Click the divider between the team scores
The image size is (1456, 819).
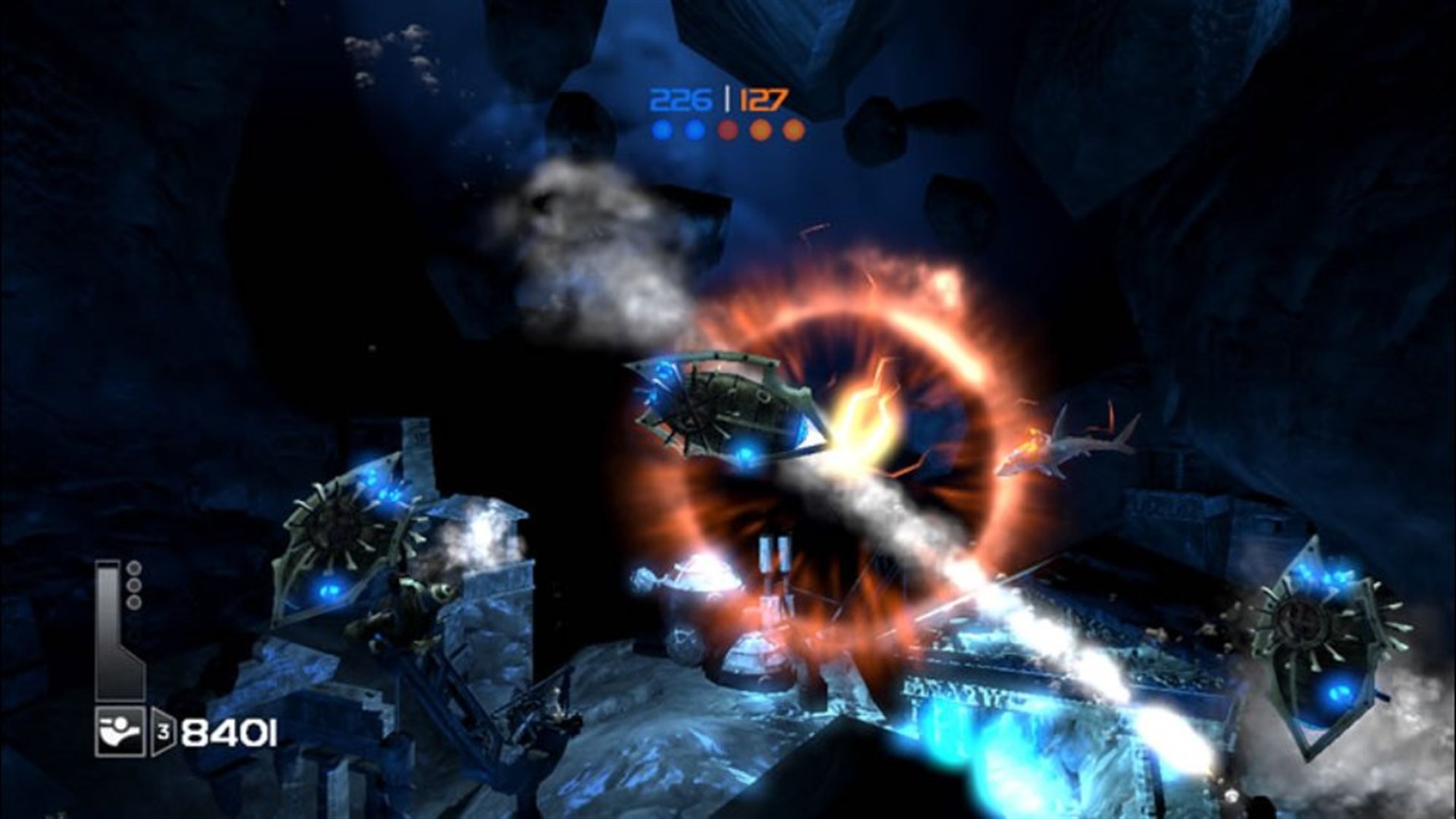tap(727, 98)
